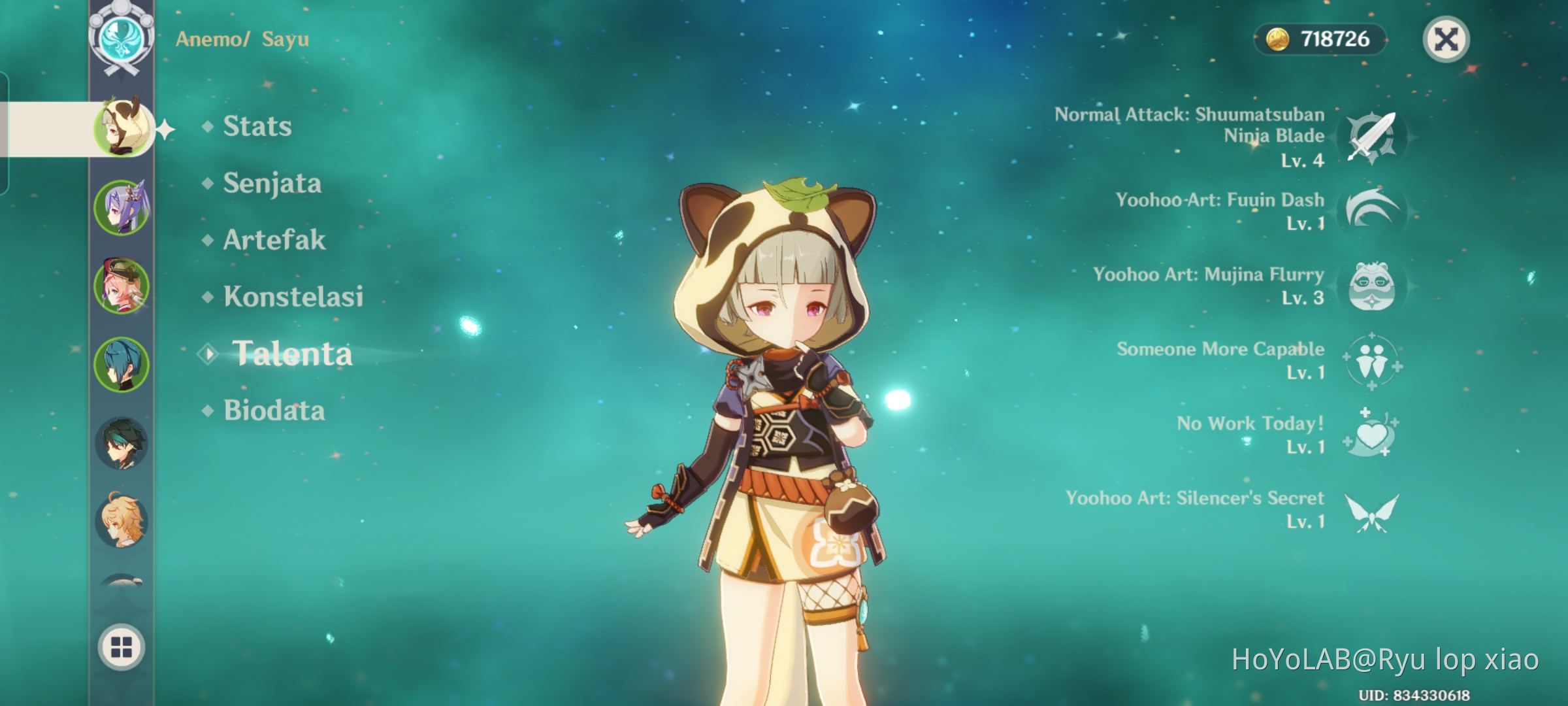1568x706 pixels.
Task: Open the Senjata section
Action: 271,184
